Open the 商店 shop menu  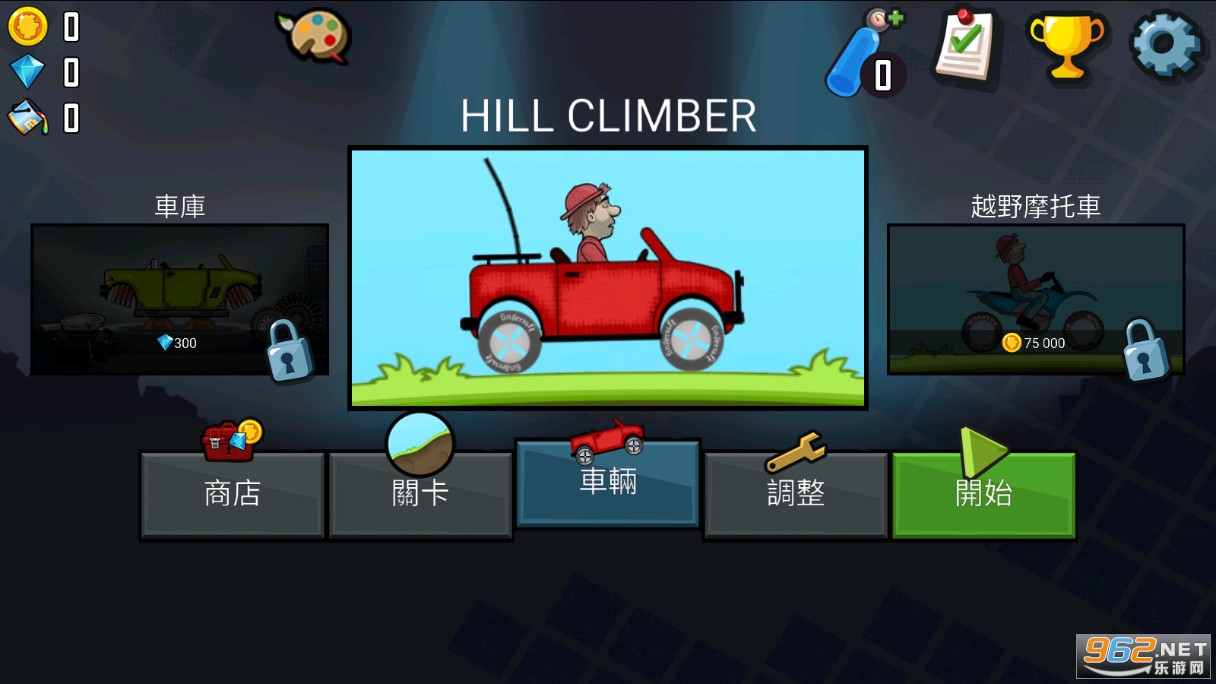click(232, 494)
